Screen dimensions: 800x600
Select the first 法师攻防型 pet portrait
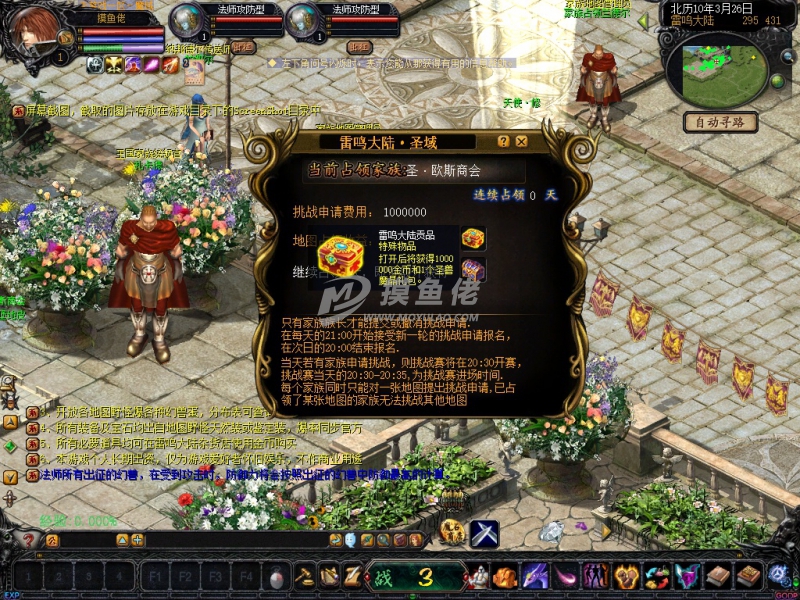point(187,22)
